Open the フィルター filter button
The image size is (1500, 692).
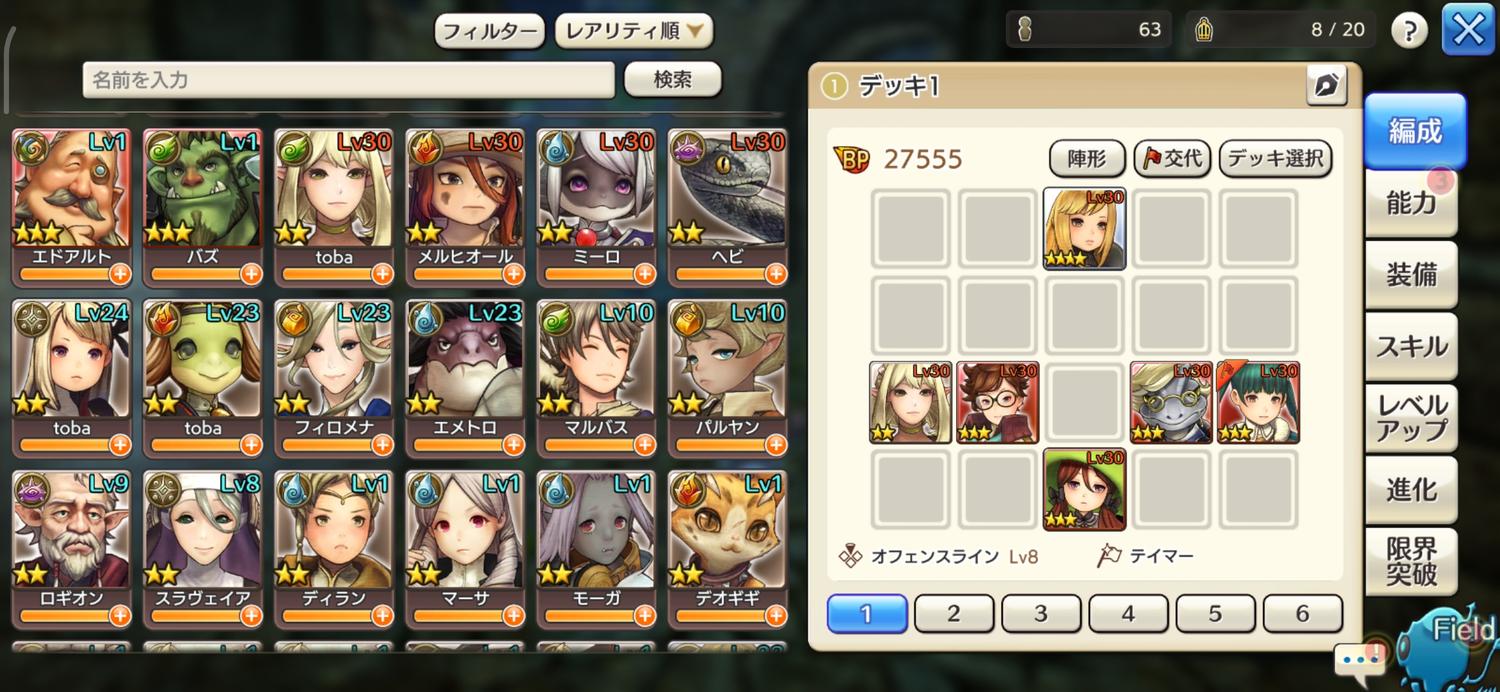tap(489, 31)
